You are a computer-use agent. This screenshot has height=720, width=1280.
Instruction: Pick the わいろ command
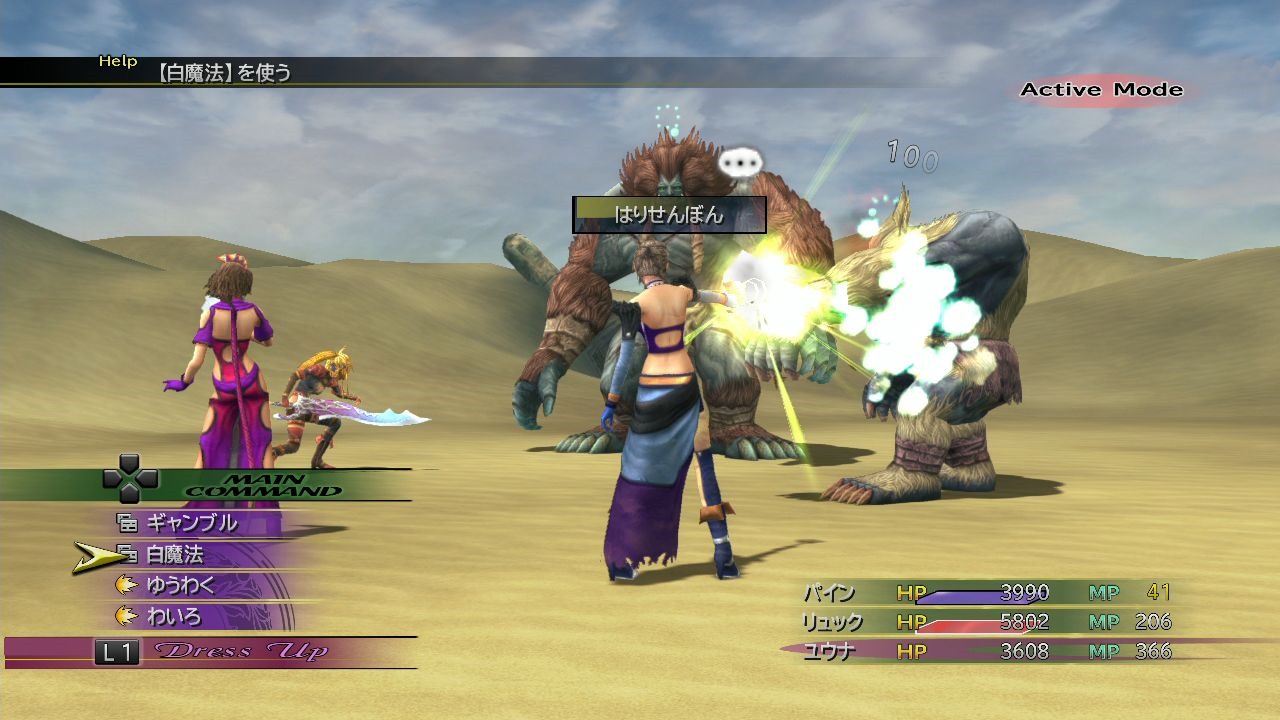174,616
